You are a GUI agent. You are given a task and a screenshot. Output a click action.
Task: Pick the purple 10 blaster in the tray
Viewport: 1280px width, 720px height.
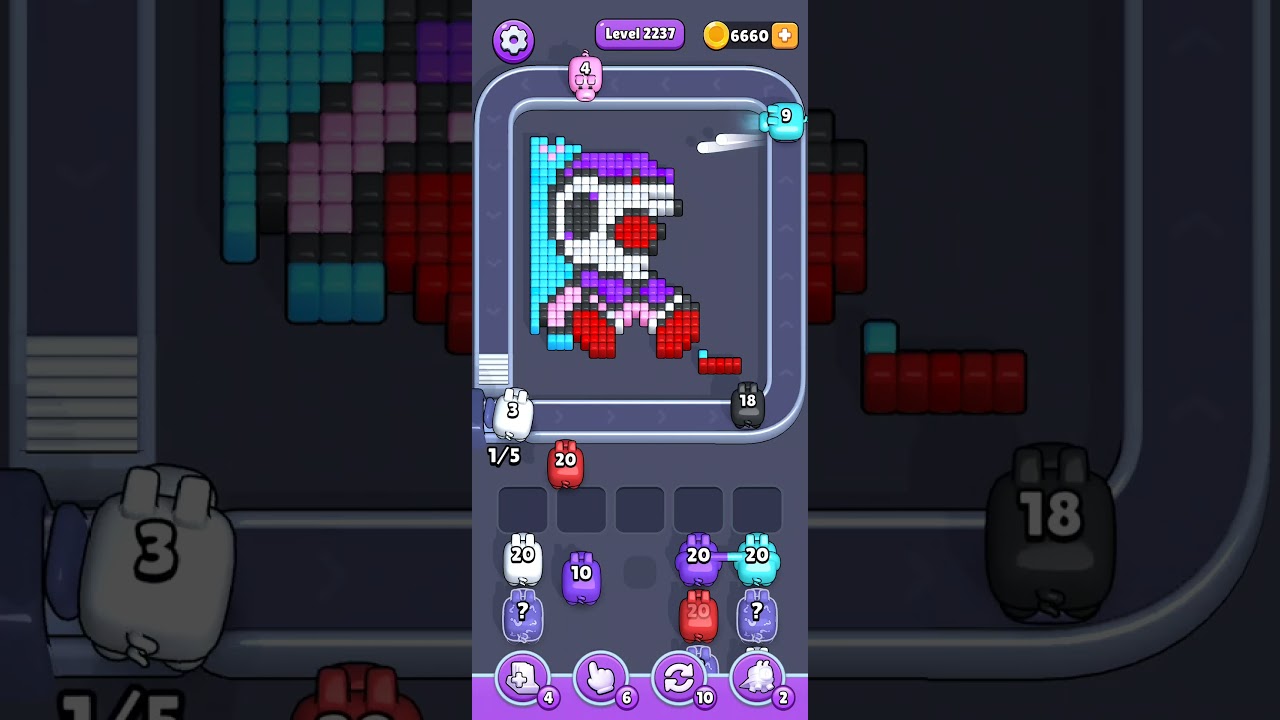[581, 575]
